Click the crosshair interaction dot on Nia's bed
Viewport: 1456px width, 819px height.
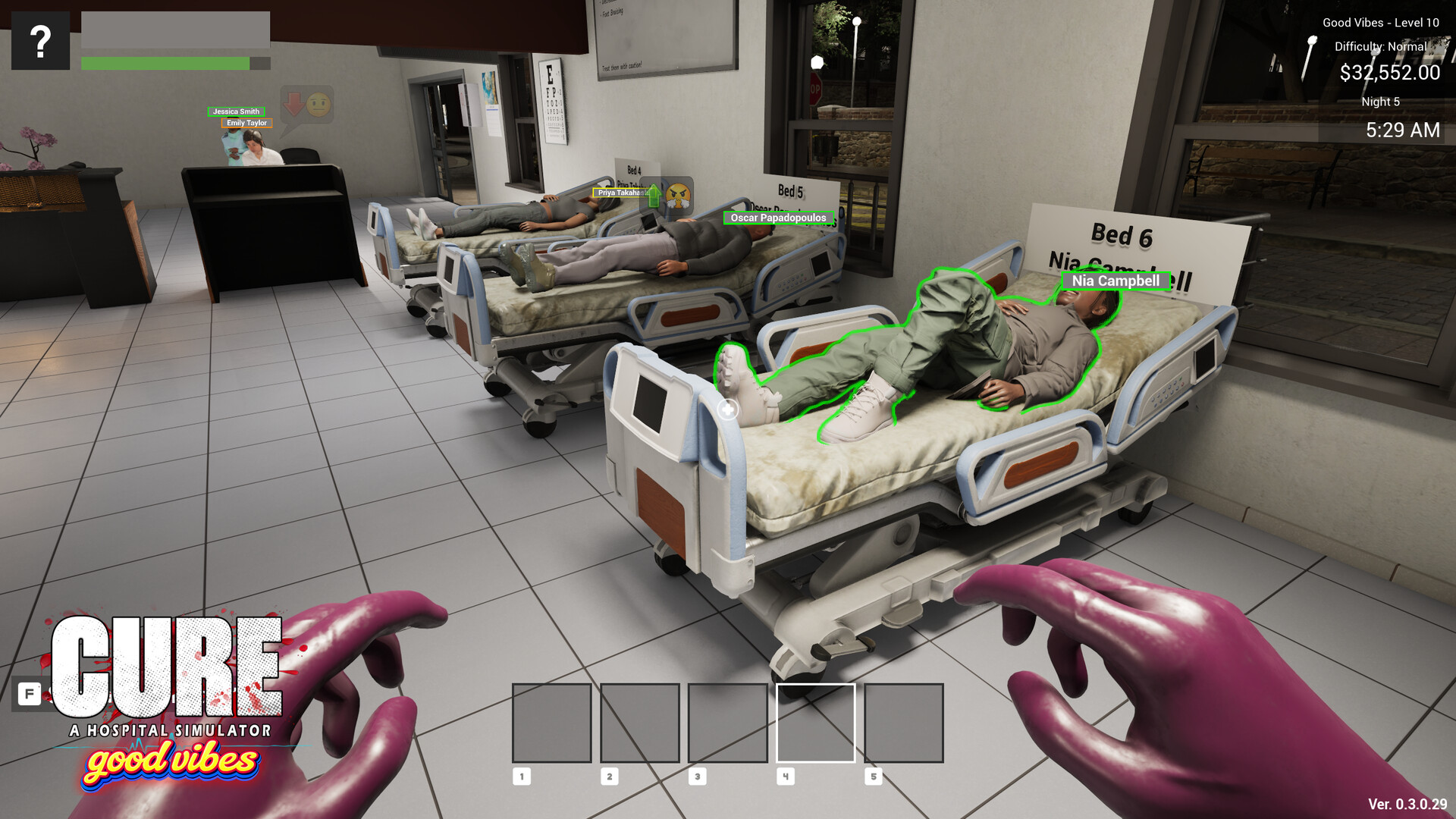pos(729,409)
